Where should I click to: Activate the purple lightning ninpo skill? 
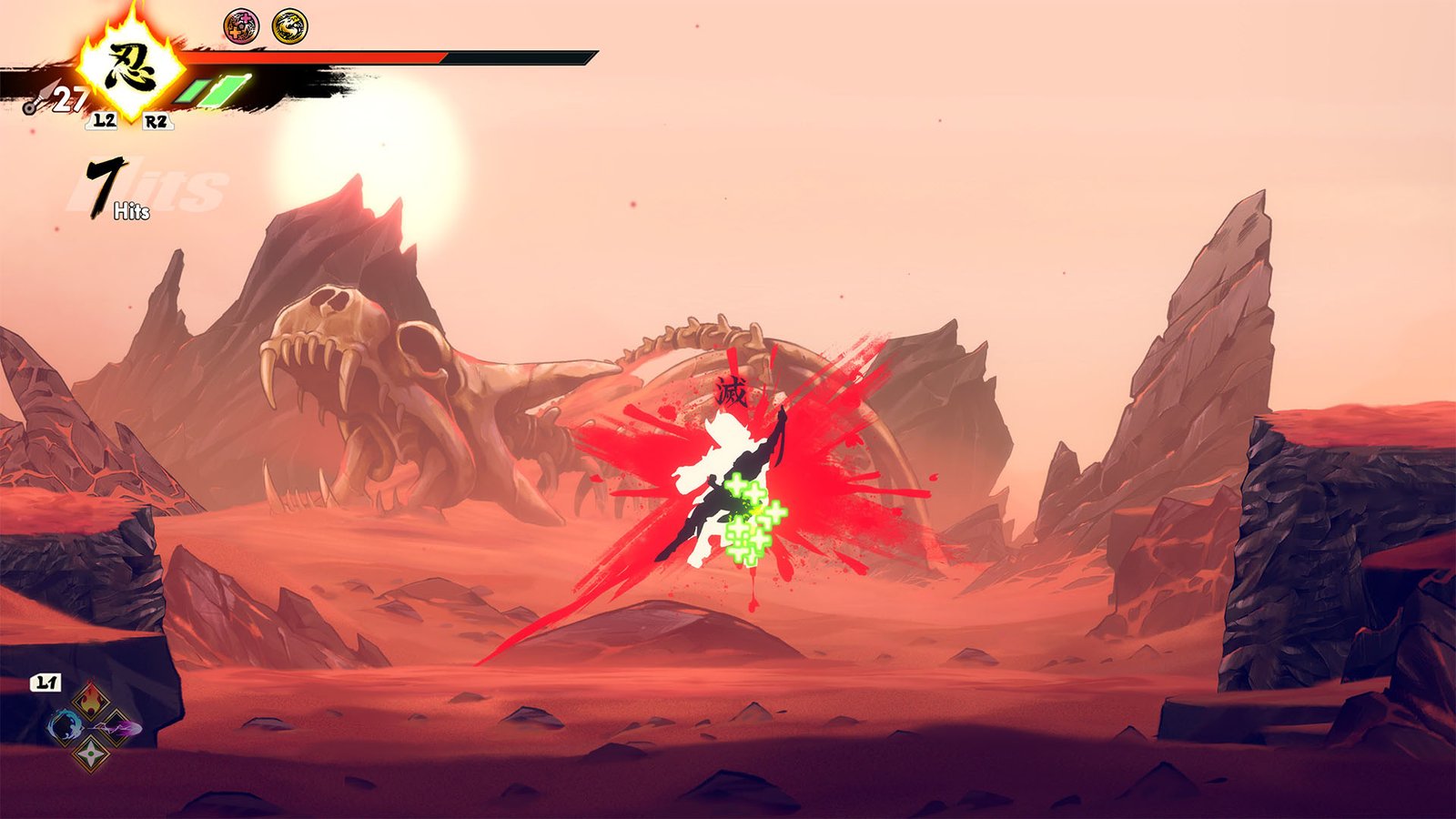(x=120, y=728)
